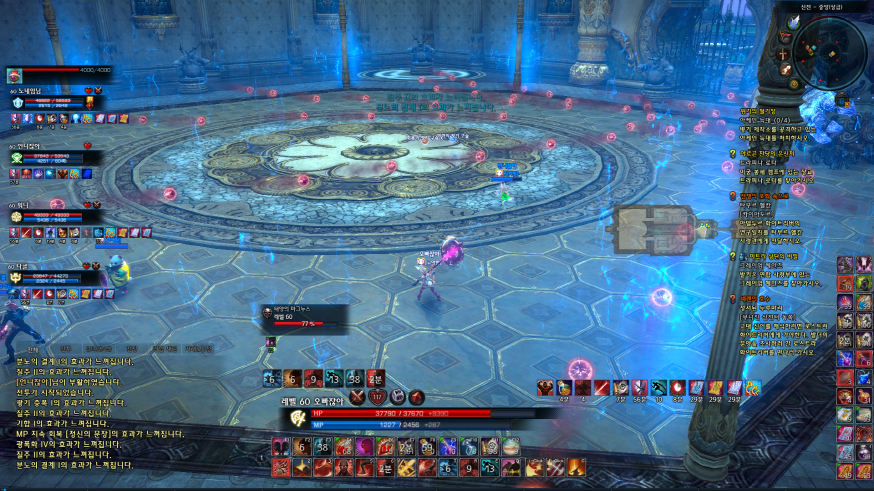Viewport: 874px width, 491px height.
Task: Select the boss portrait beside the 4000/4000 bar
Action: pyautogui.click(x=14, y=75)
